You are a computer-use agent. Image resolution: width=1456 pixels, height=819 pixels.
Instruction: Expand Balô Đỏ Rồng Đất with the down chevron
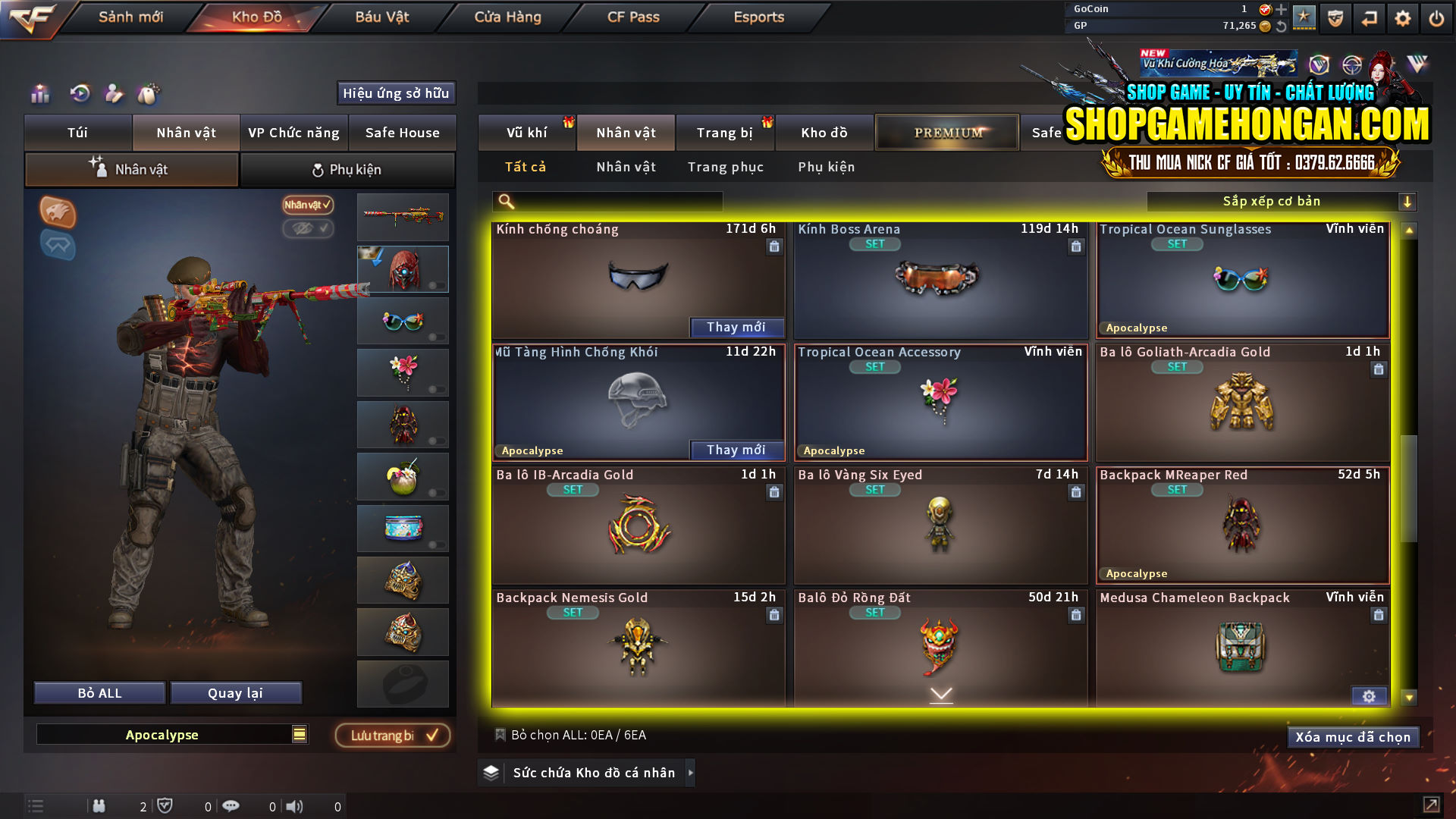tap(941, 694)
